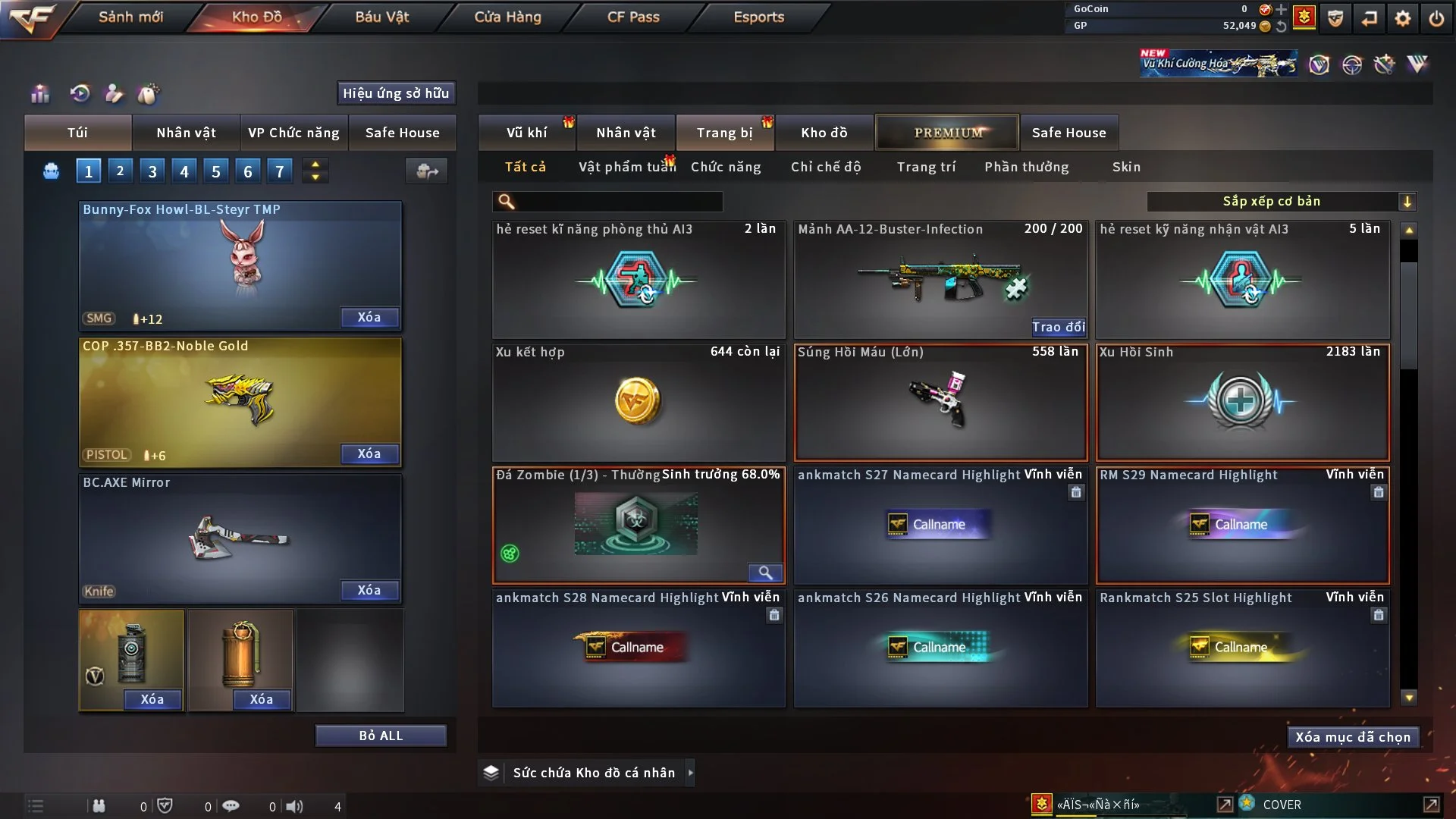The image size is (1456, 819).
Task: Switch to the Vũ khí tab
Action: click(x=526, y=133)
